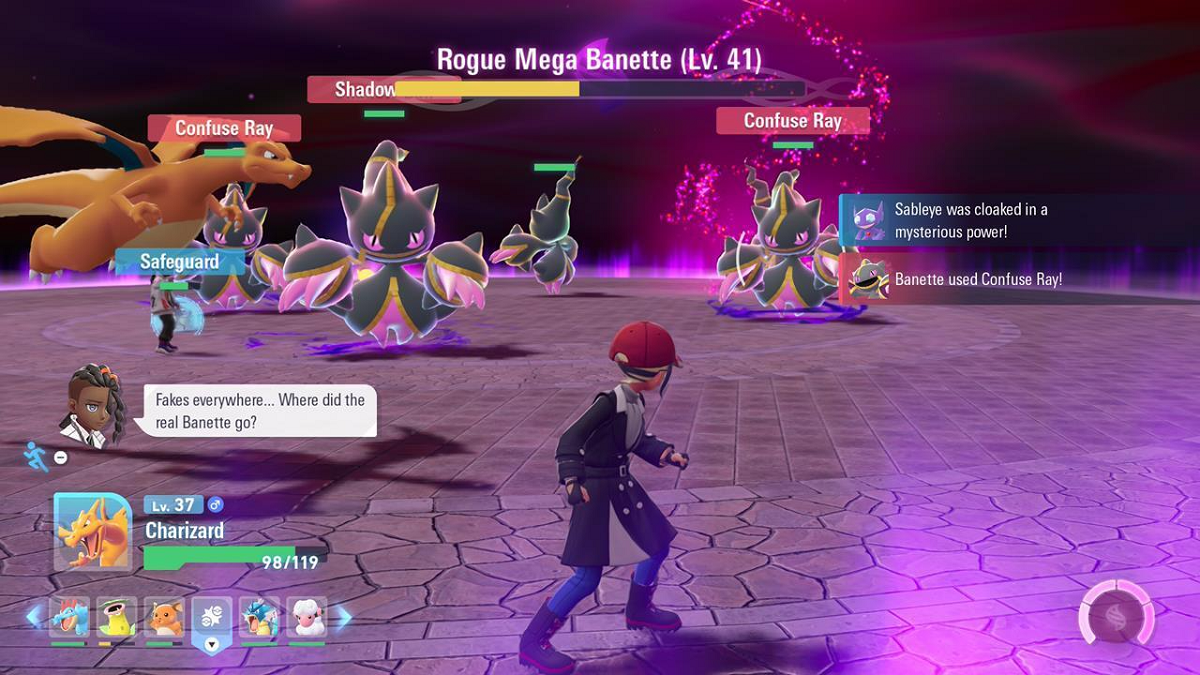The width and height of the screenshot is (1200, 675).
Task: Choose Raichu from the party bar
Action: (164, 618)
